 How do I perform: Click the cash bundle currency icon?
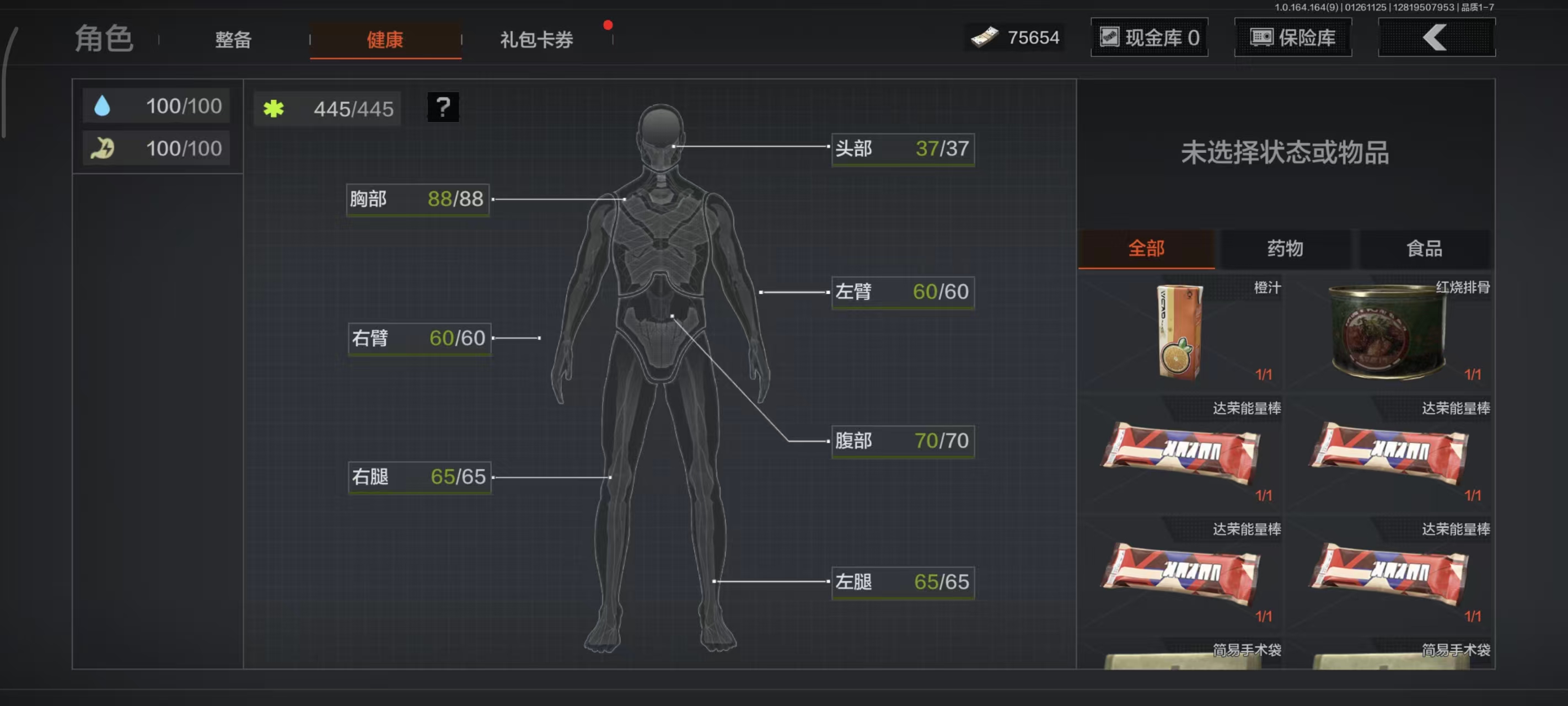[x=986, y=37]
